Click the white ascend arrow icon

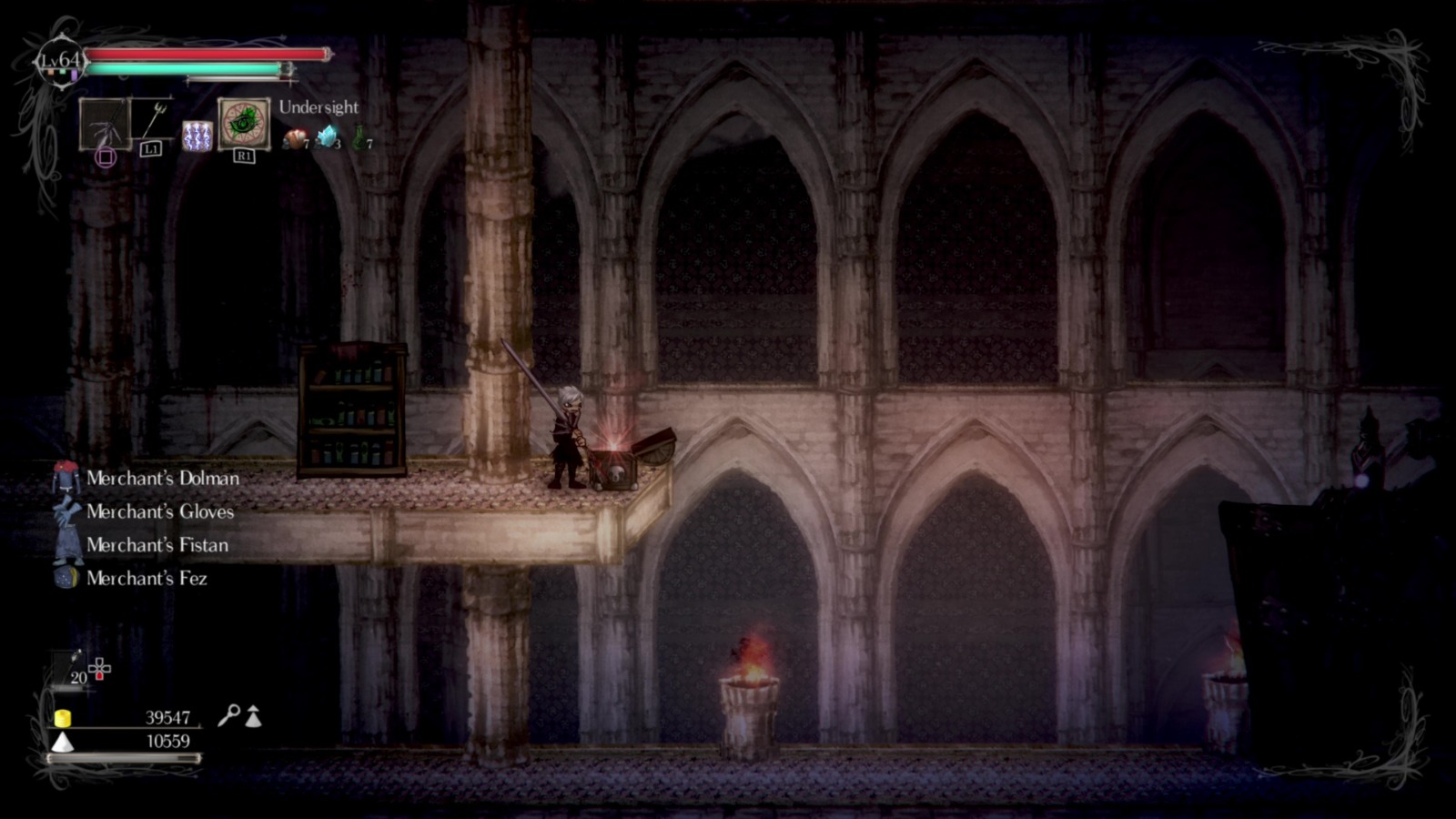pyautogui.click(x=252, y=717)
